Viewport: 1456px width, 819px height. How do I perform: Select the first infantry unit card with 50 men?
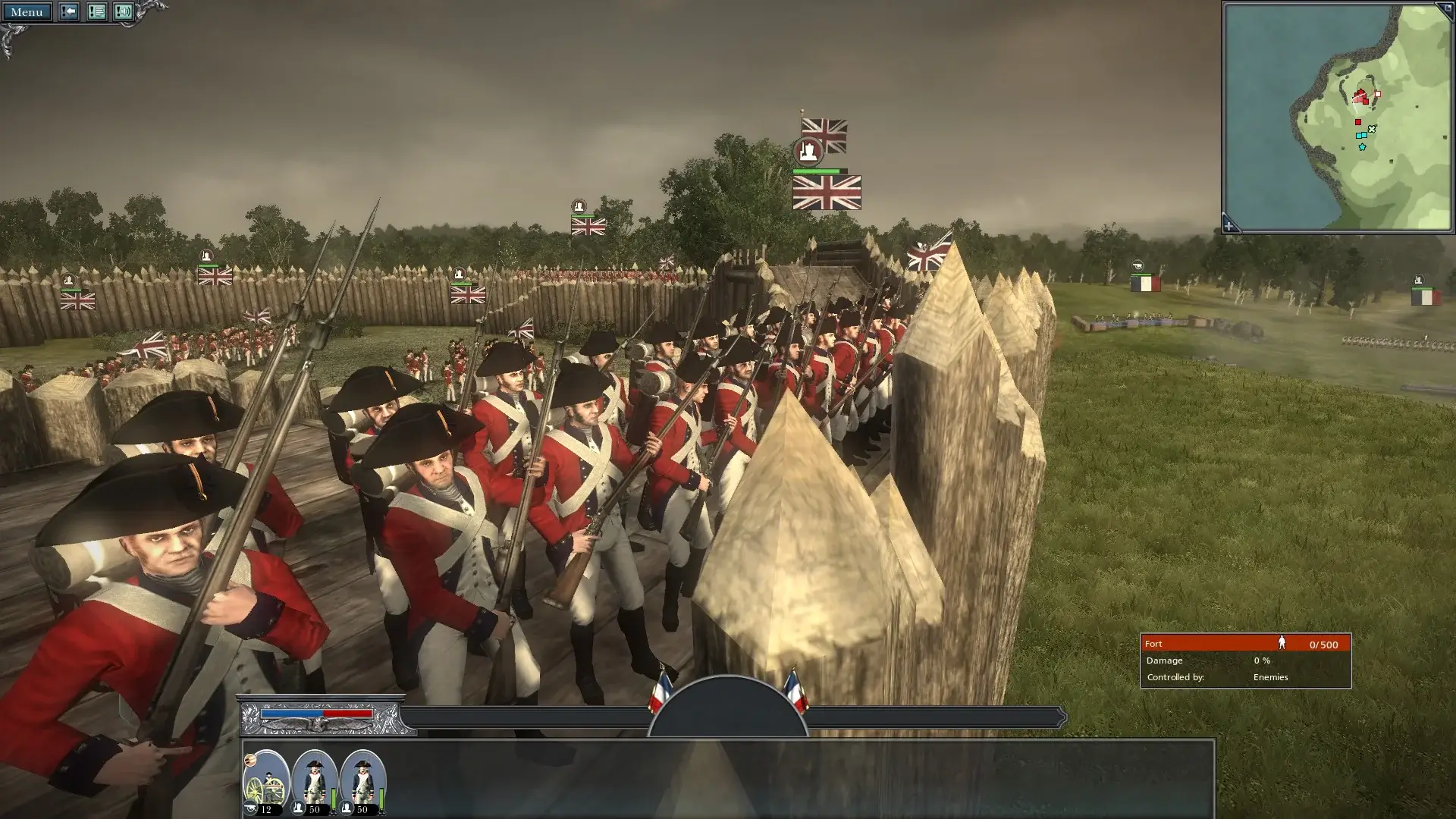coord(313,781)
